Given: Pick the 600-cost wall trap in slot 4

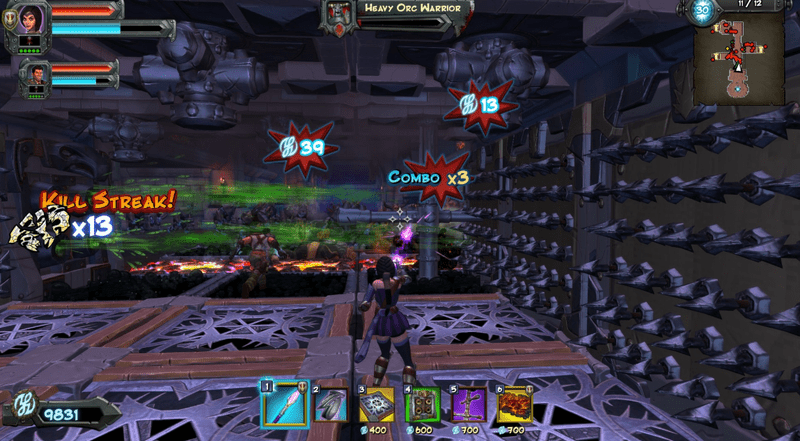Looking at the screenshot, I should pos(422,404).
